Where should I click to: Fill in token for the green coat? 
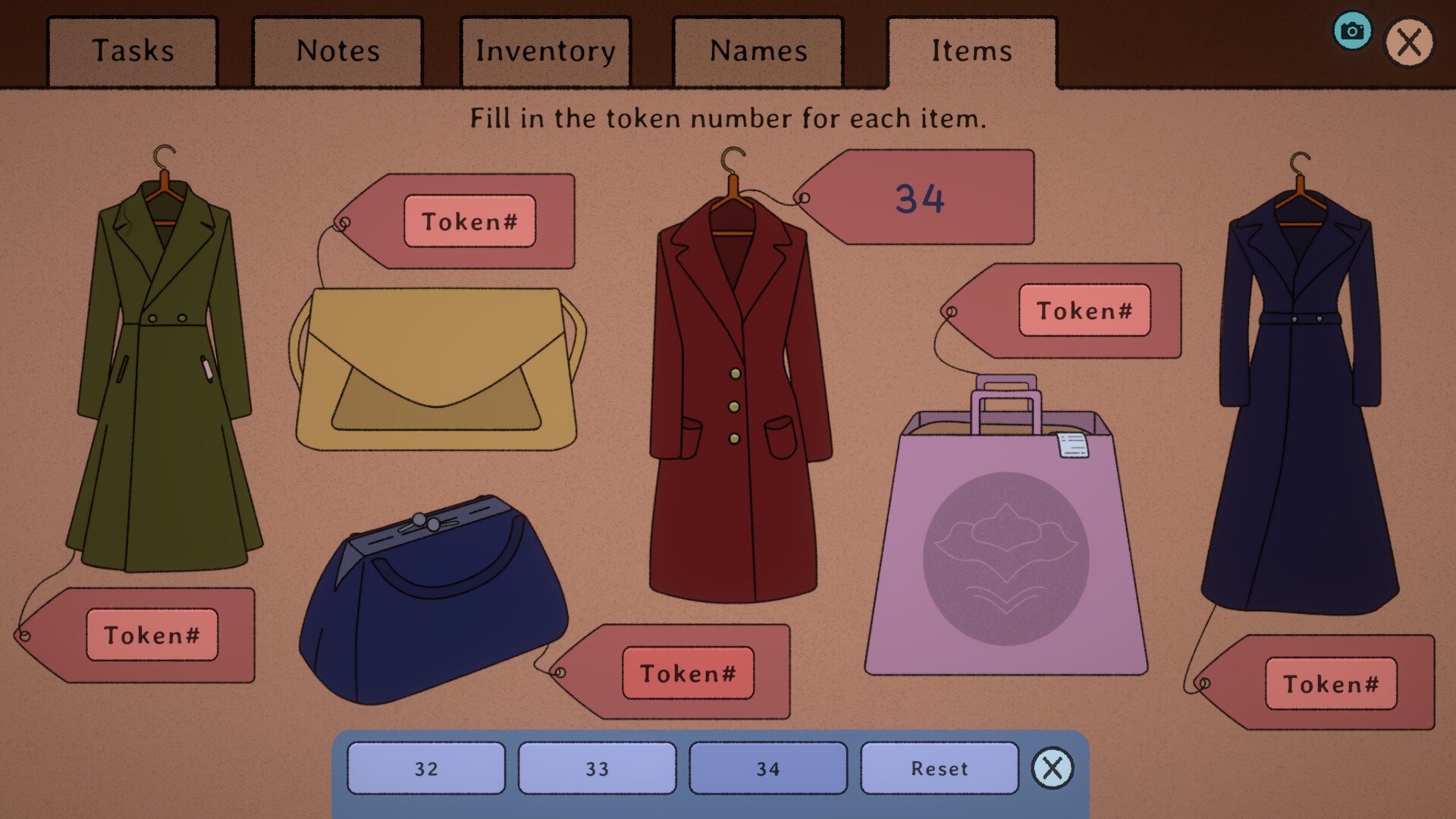[152, 635]
